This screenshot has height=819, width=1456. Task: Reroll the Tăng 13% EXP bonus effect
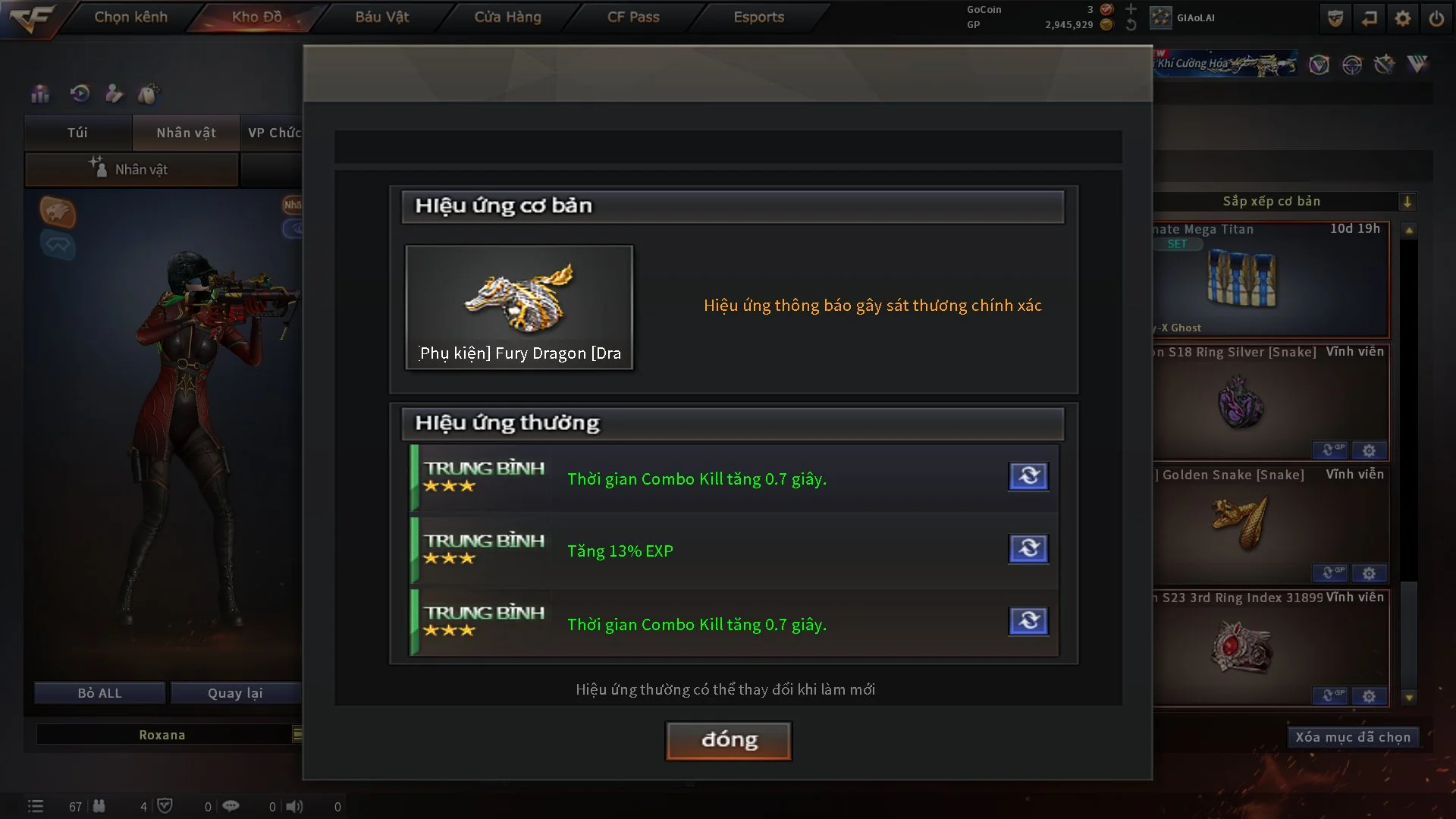[1028, 548]
